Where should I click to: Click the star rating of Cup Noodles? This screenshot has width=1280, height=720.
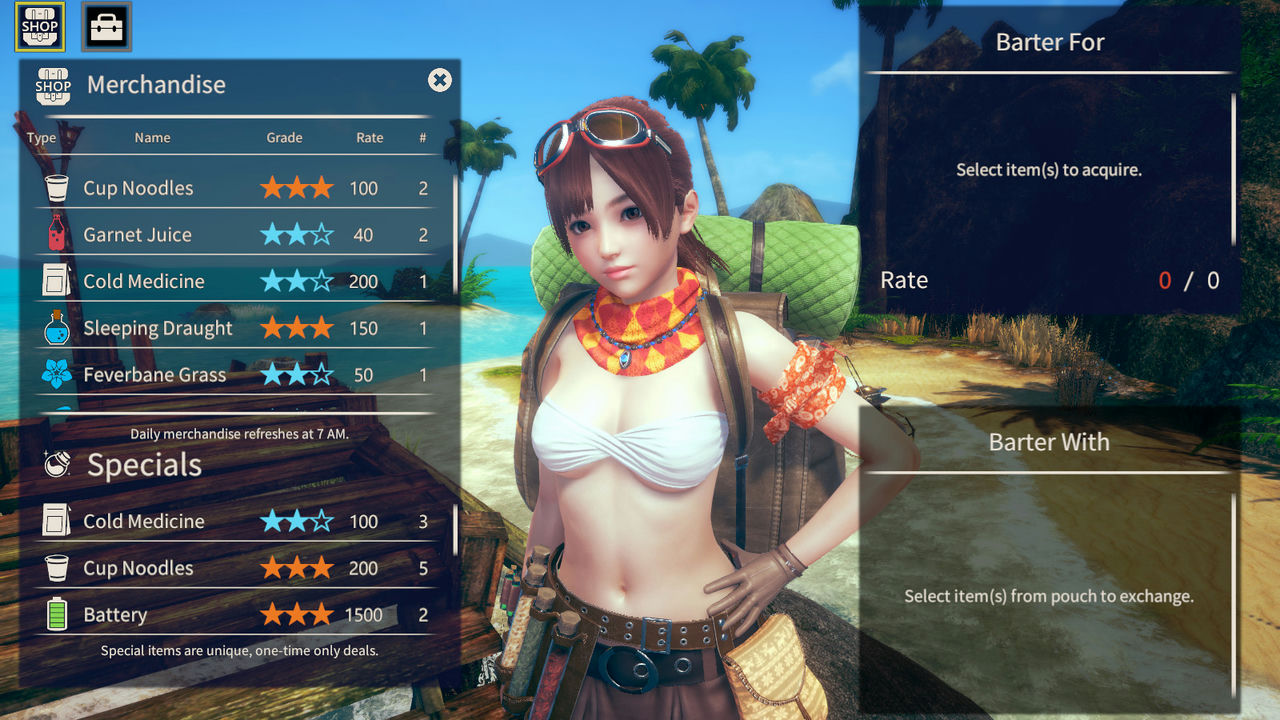295,187
